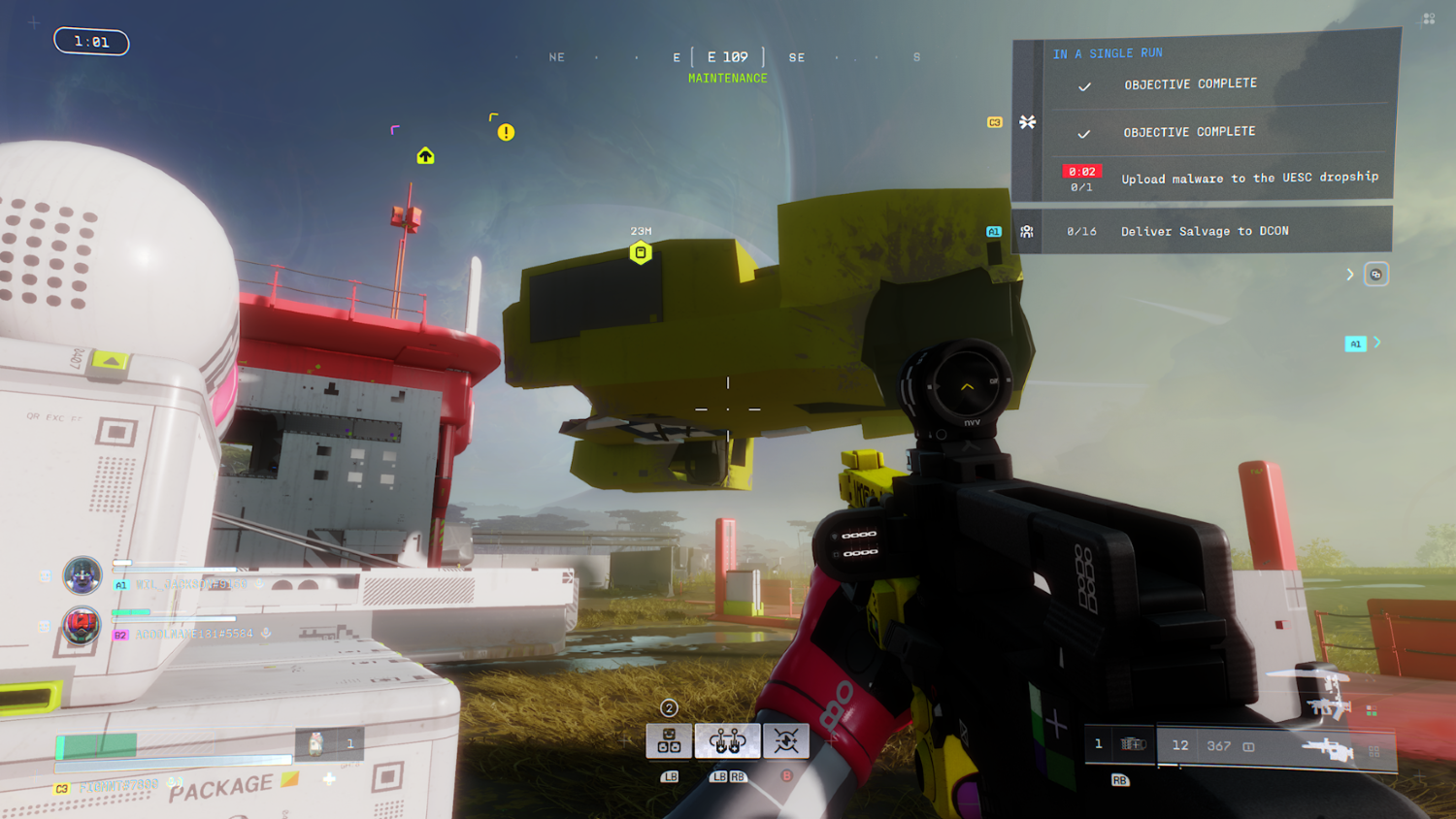
Task: Select the "Deliver Salvage to DCON" objective
Action: 1205,231
